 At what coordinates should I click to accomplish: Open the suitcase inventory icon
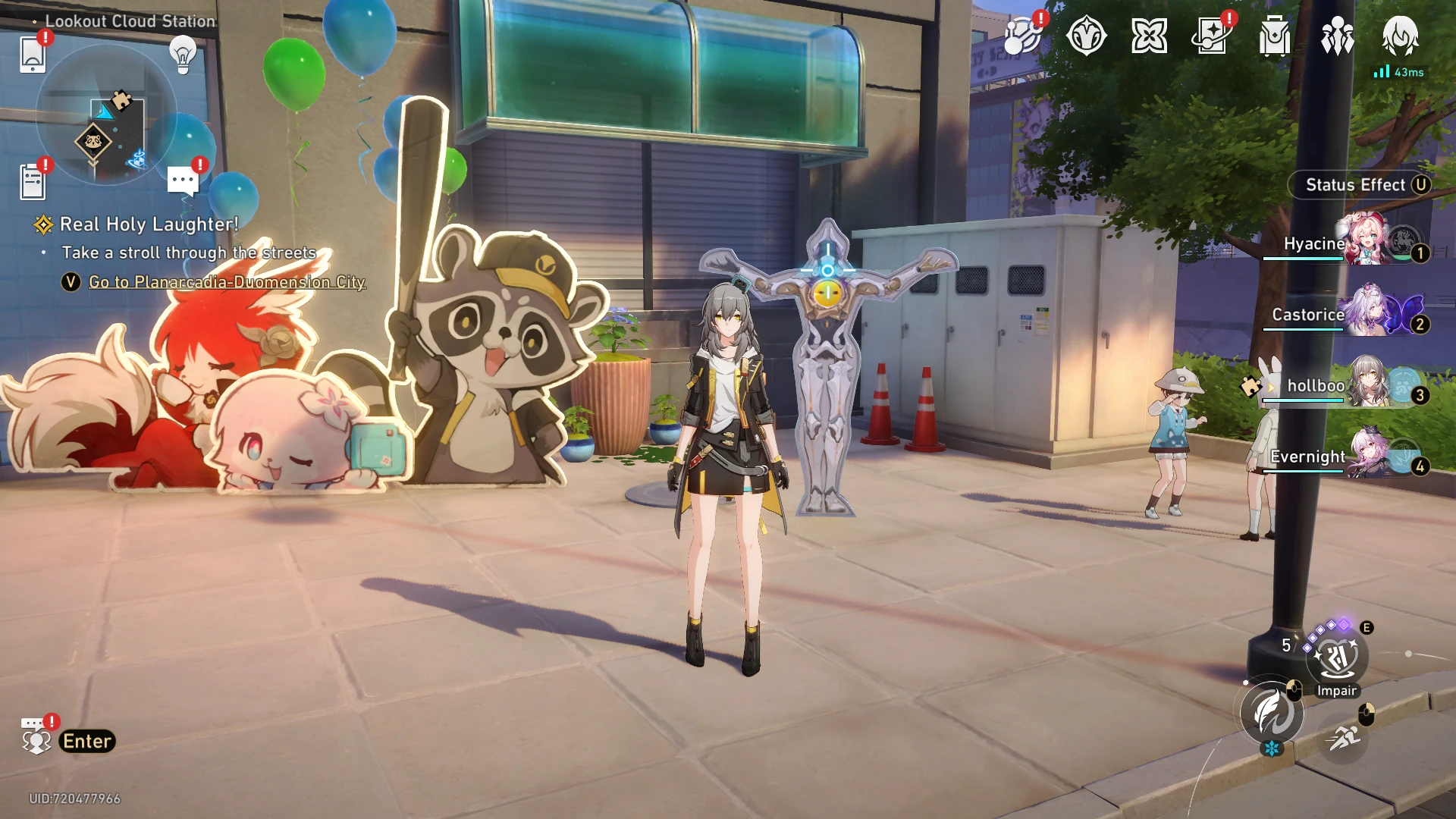1275,36
